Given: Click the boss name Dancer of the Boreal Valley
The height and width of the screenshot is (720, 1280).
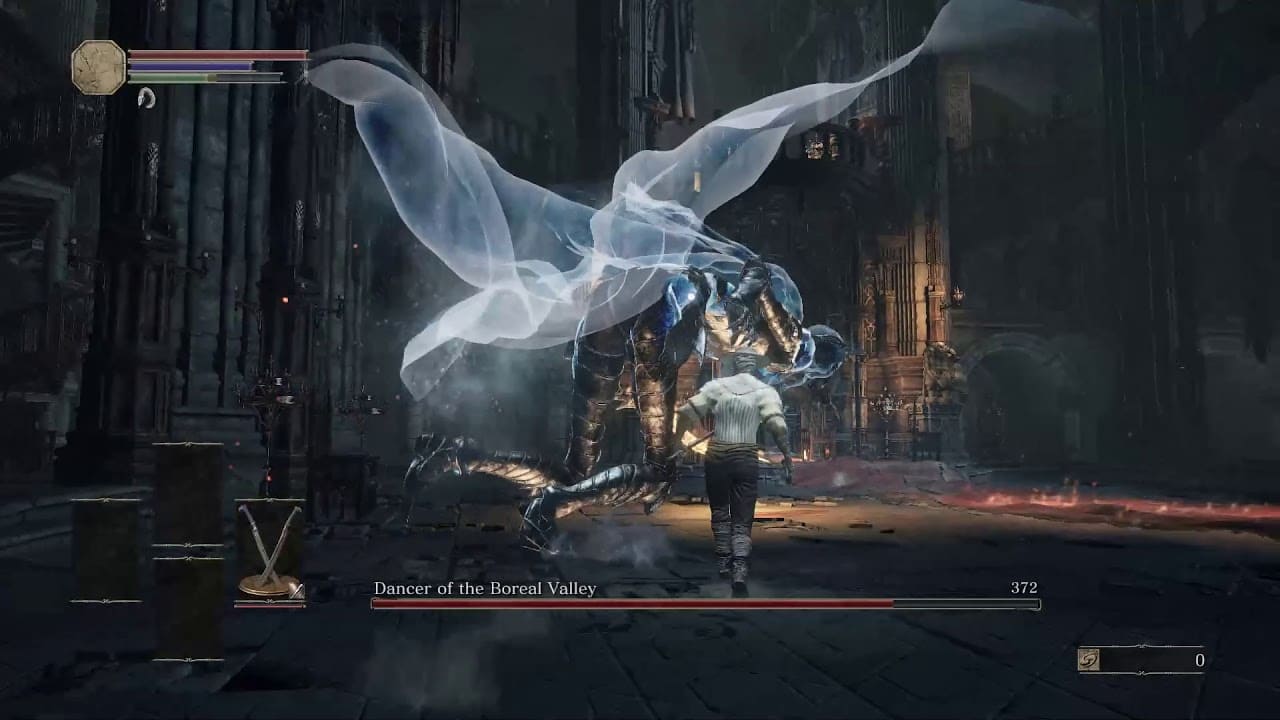Looking at the screenshot, I should click(483, 589).
